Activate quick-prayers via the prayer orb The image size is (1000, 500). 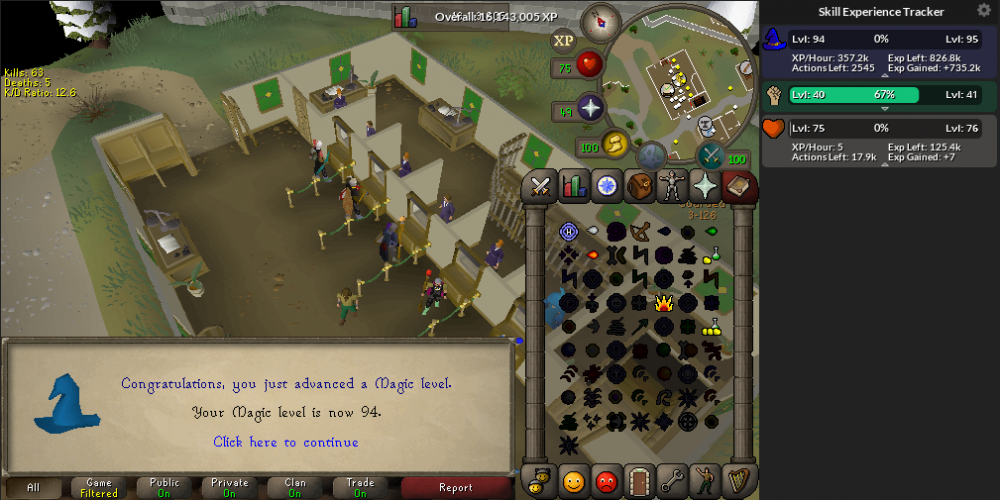coord(589,107)
